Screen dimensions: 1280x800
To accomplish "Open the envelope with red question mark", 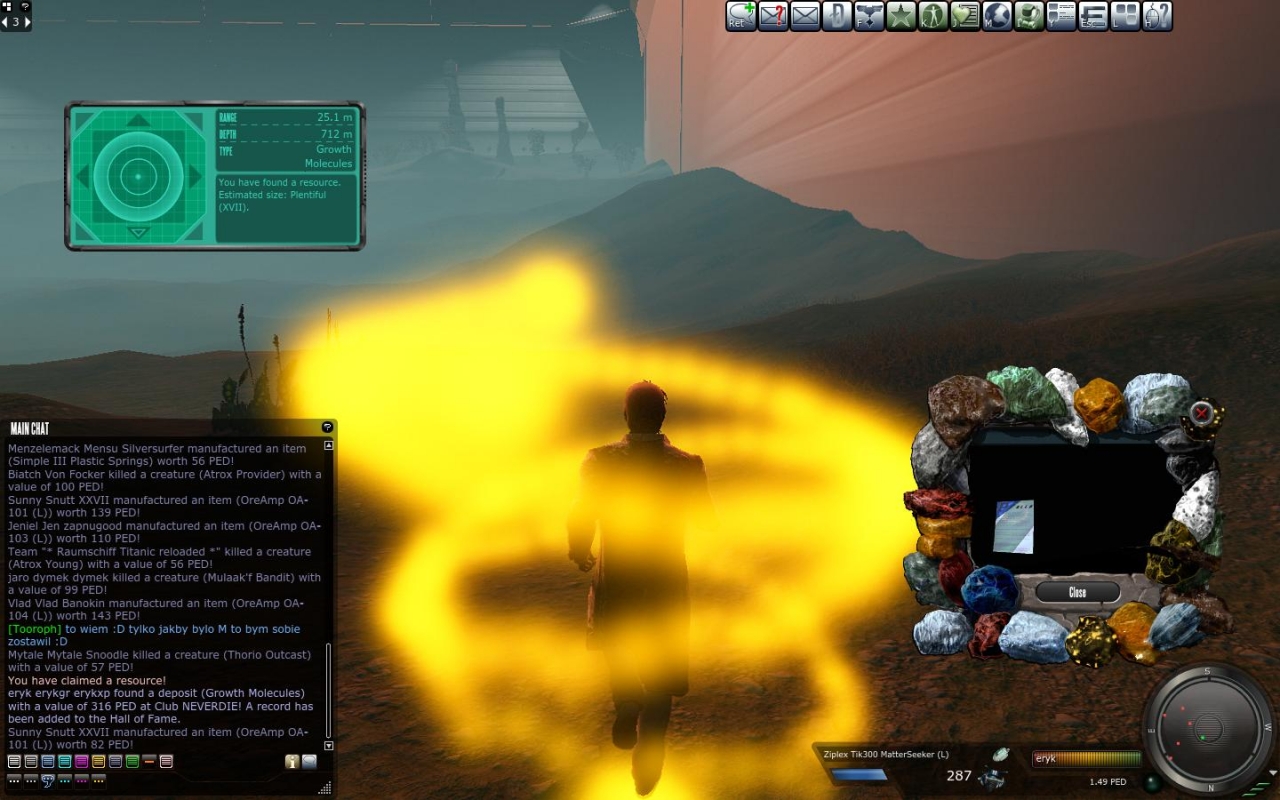I will point(773,16).
